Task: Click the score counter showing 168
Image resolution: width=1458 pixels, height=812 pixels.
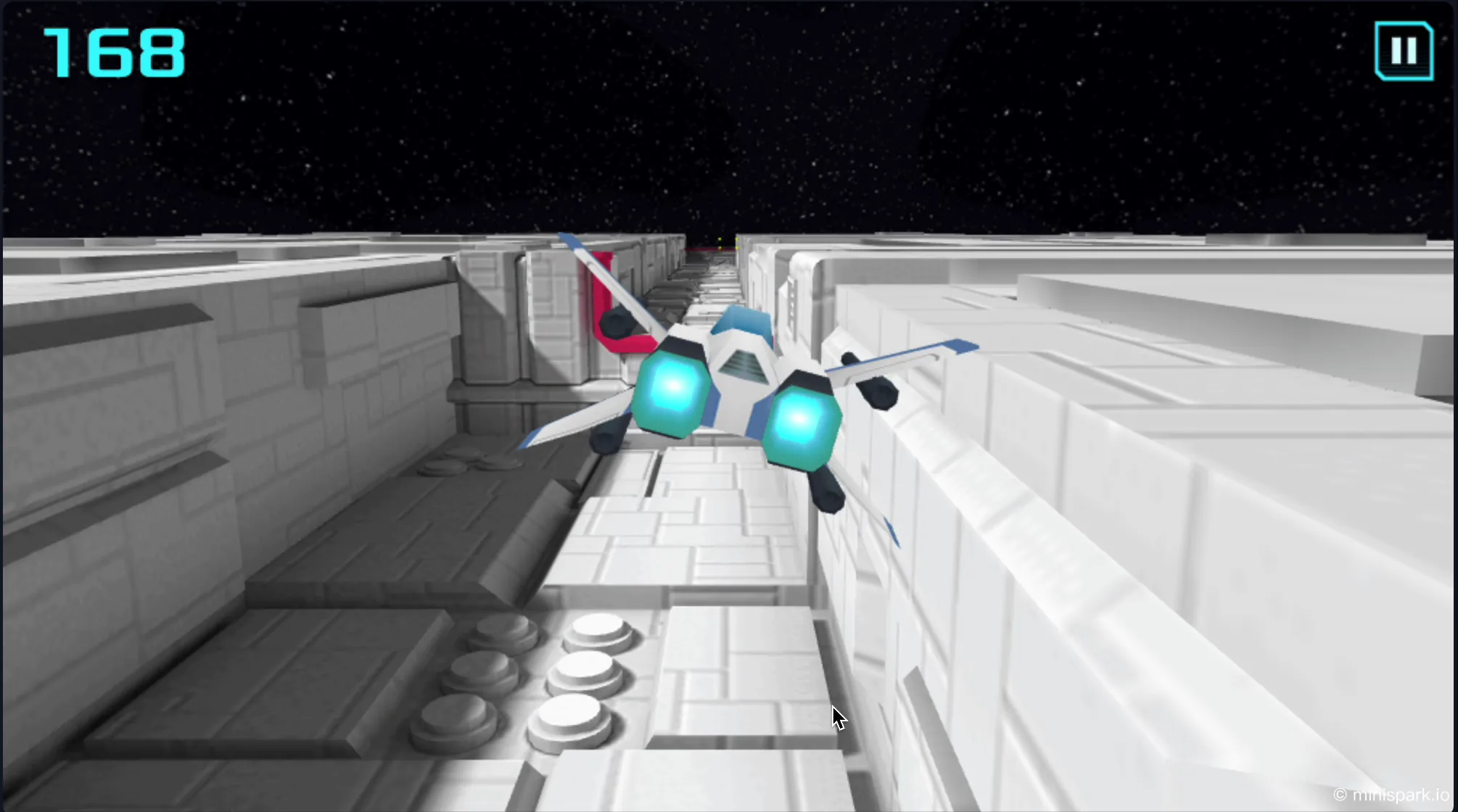Action: (115, 51)
